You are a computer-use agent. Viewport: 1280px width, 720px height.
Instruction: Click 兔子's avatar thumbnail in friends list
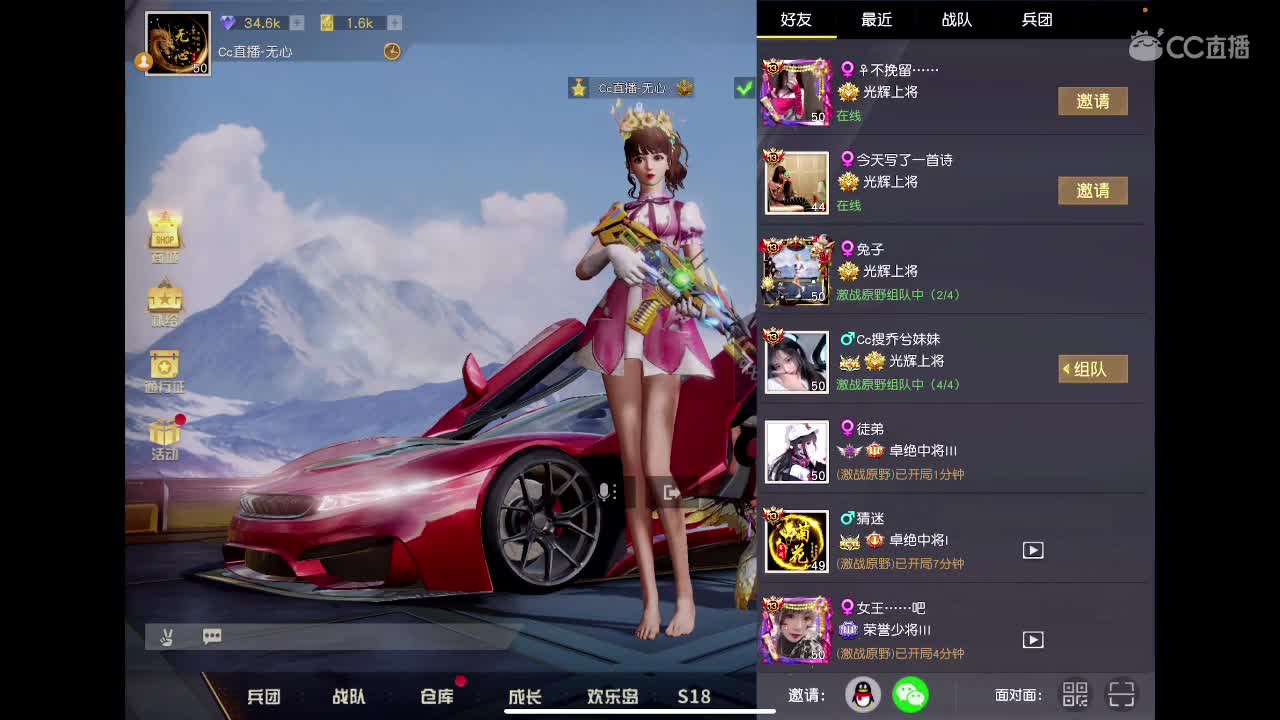pos(796,271)
